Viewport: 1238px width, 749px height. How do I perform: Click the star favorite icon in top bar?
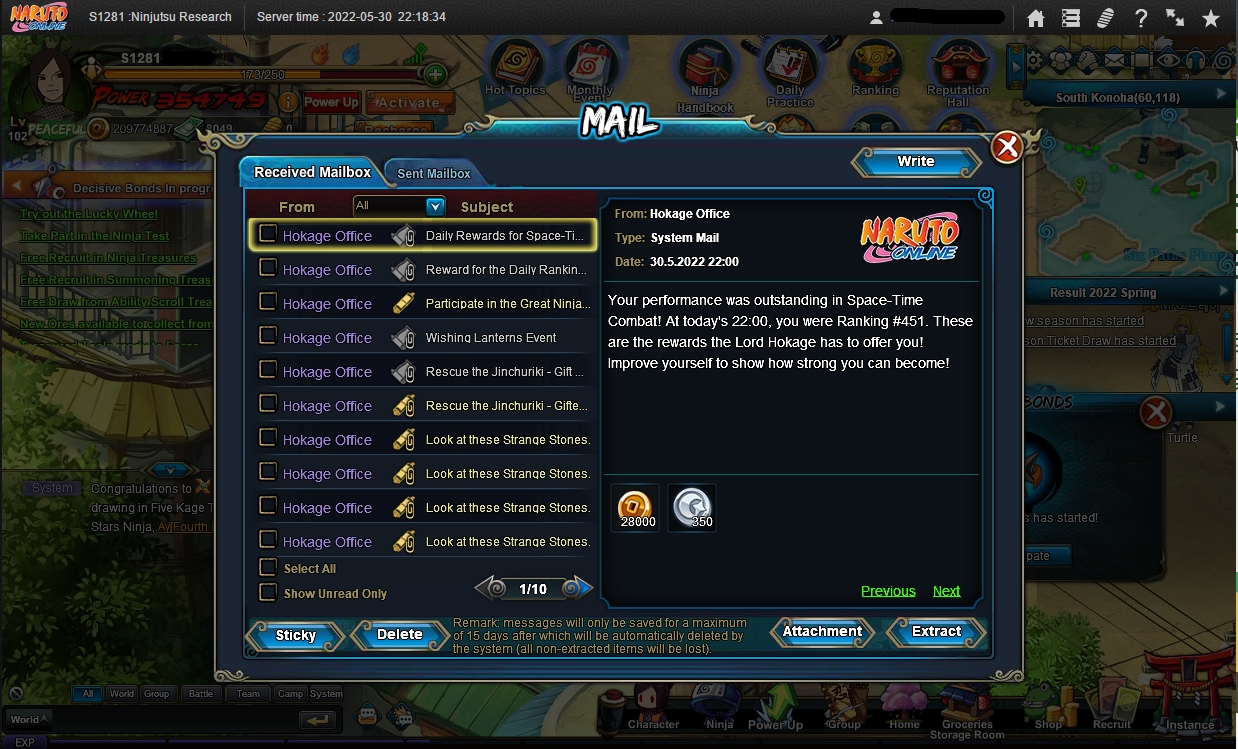pos(1210,18)
